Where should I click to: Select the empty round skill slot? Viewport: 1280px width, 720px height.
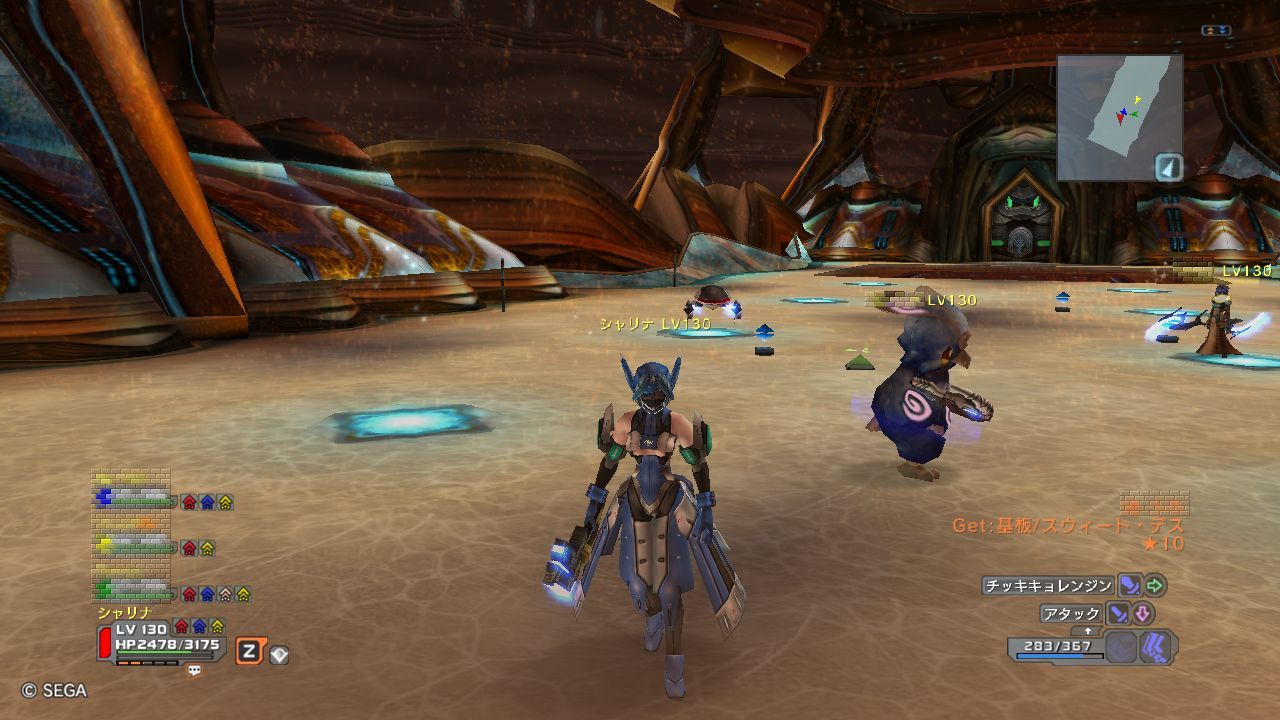(1122, 647)
